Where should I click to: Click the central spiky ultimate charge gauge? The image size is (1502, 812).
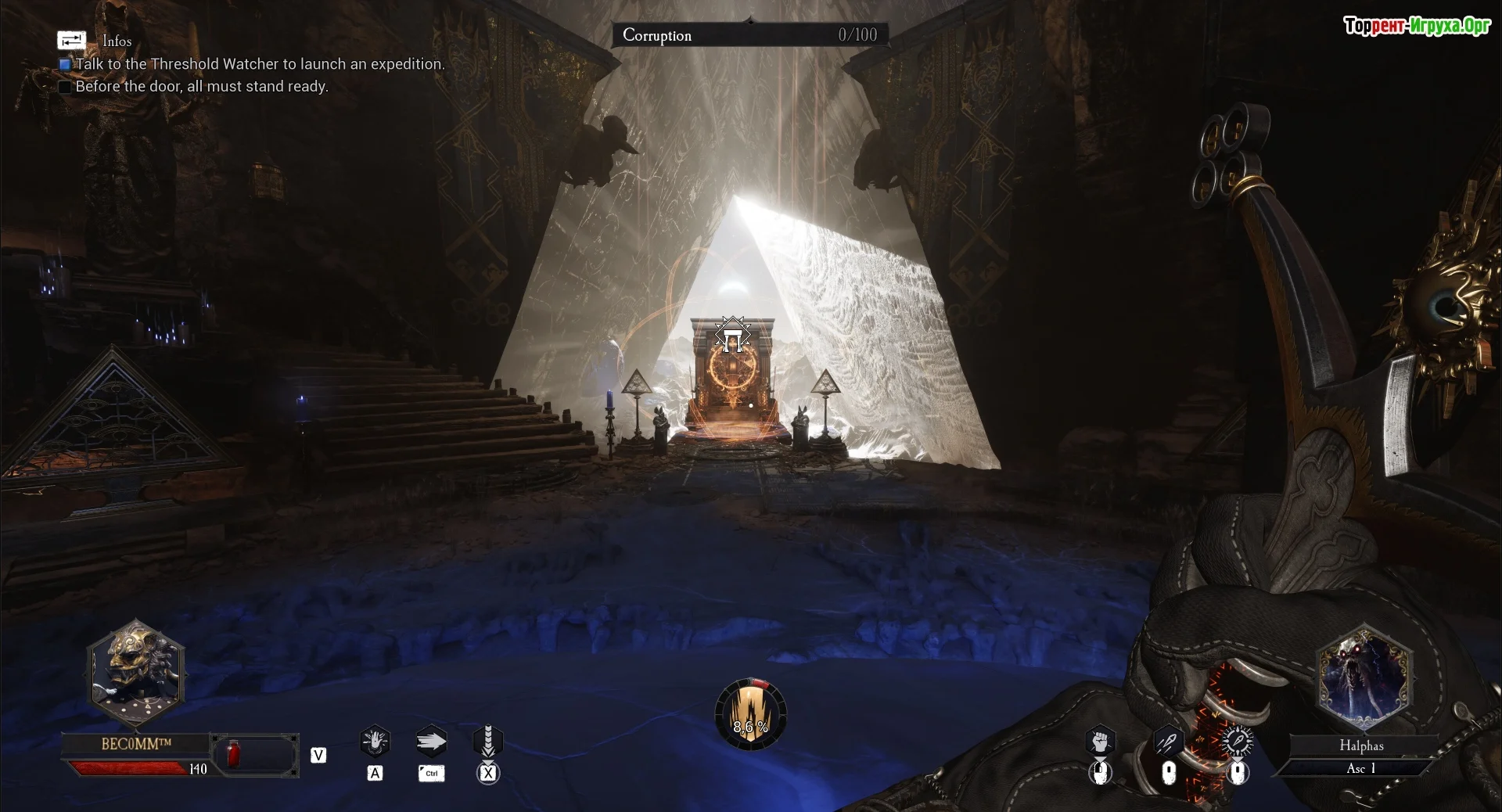750,714
